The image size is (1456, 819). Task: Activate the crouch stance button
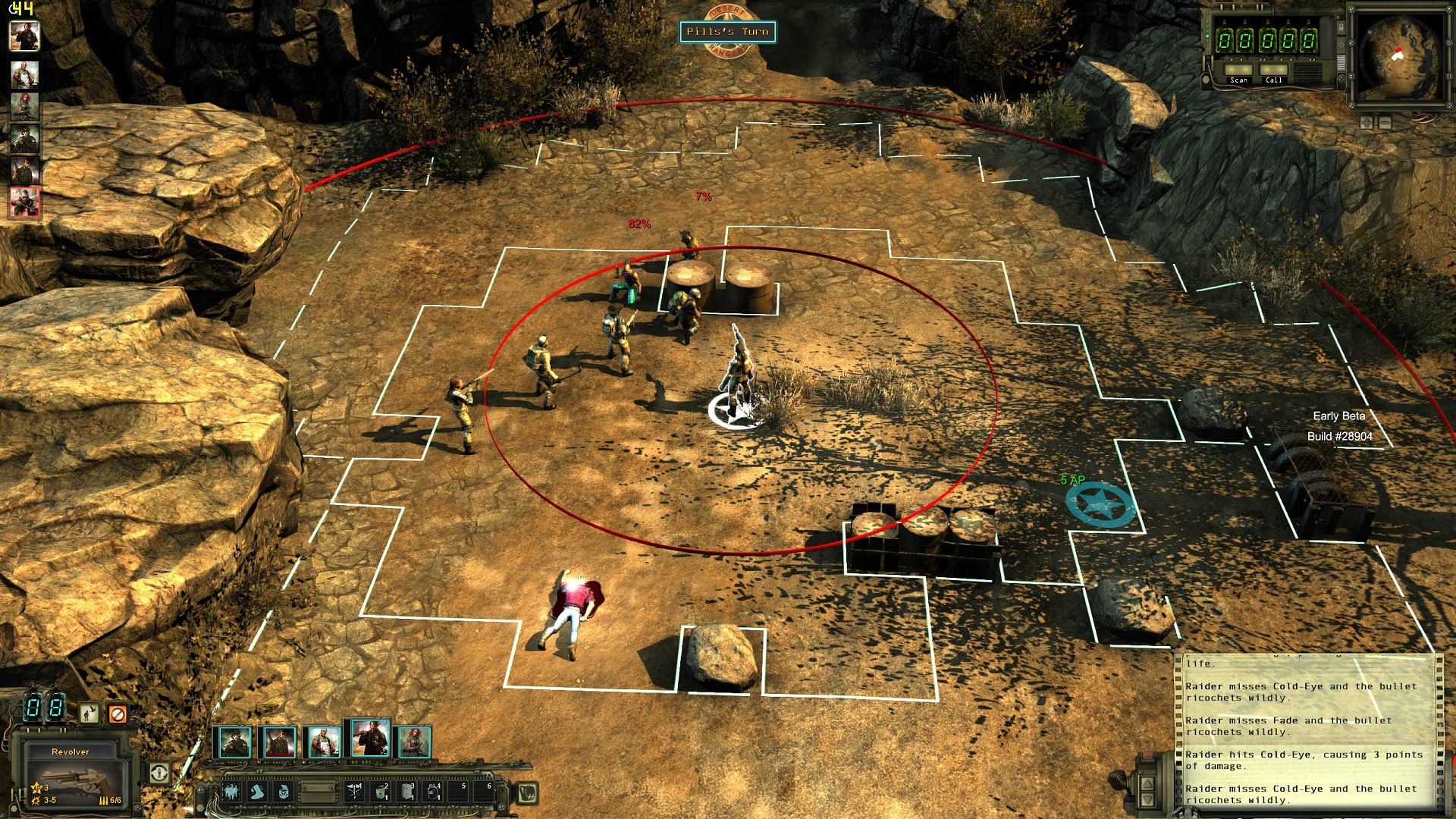(89, 714)
